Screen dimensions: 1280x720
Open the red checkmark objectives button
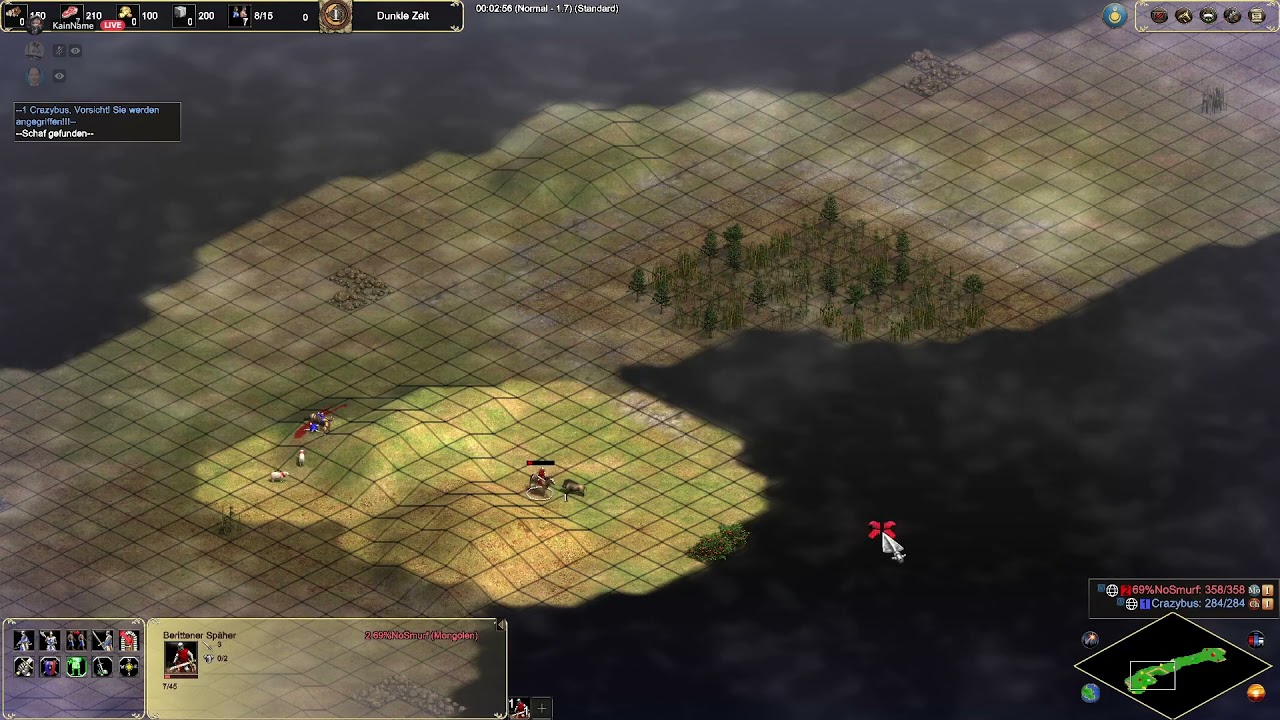coord(1159,16)
